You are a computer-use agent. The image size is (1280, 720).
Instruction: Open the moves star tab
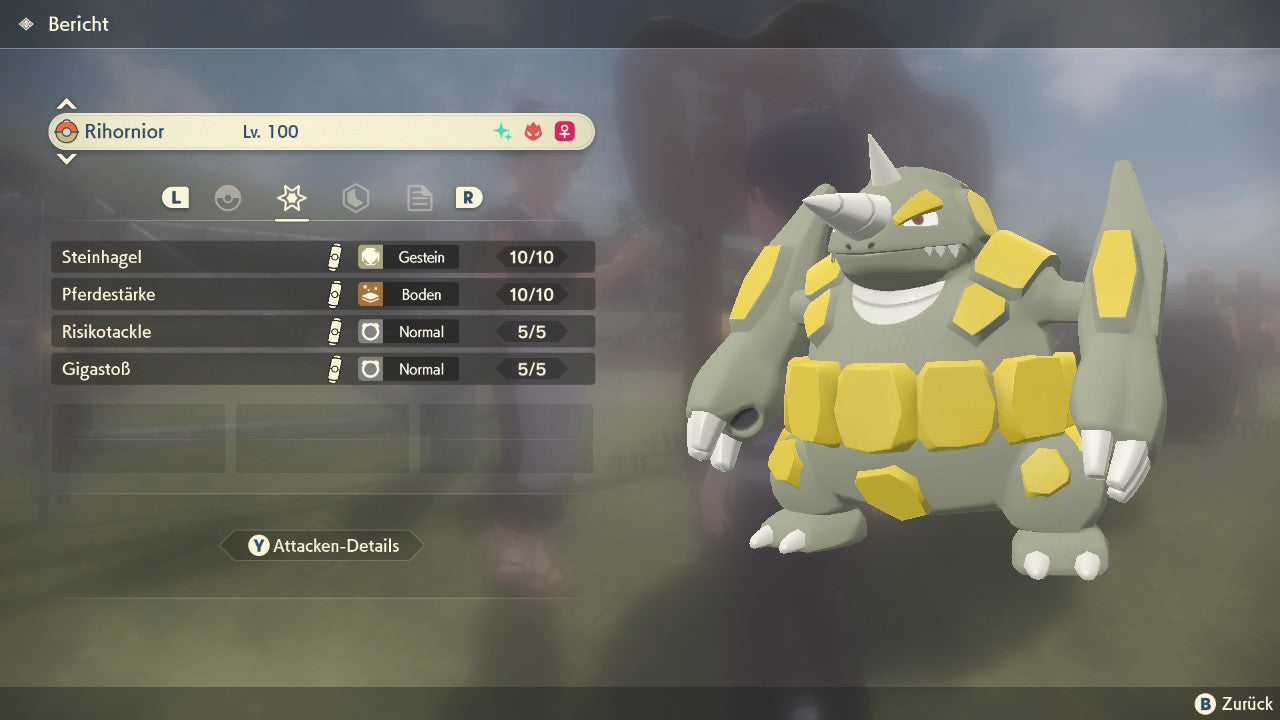[291, 198]
